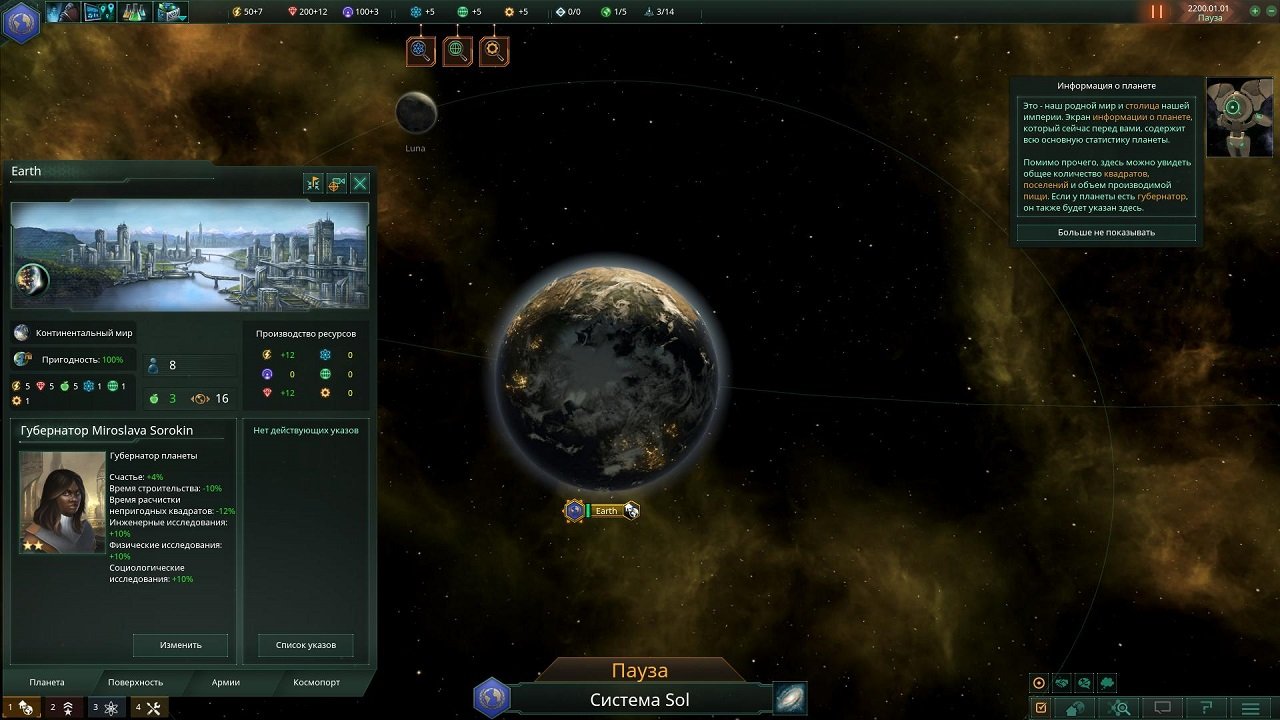Toggle the bullseye outliner icon bottom right
1280x720 pixels.
1040,684
